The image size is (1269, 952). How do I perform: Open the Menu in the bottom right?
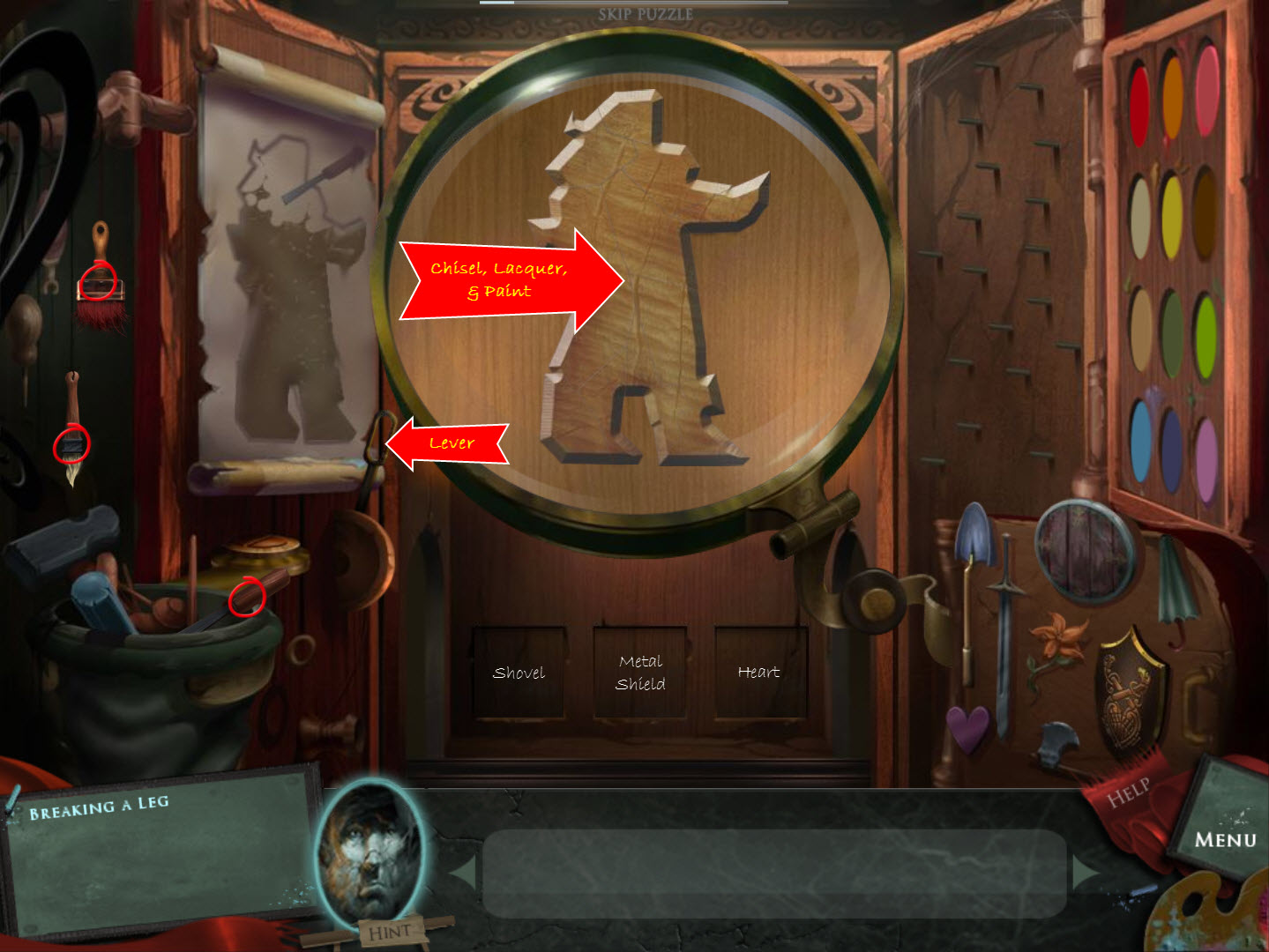[1226, 839]
